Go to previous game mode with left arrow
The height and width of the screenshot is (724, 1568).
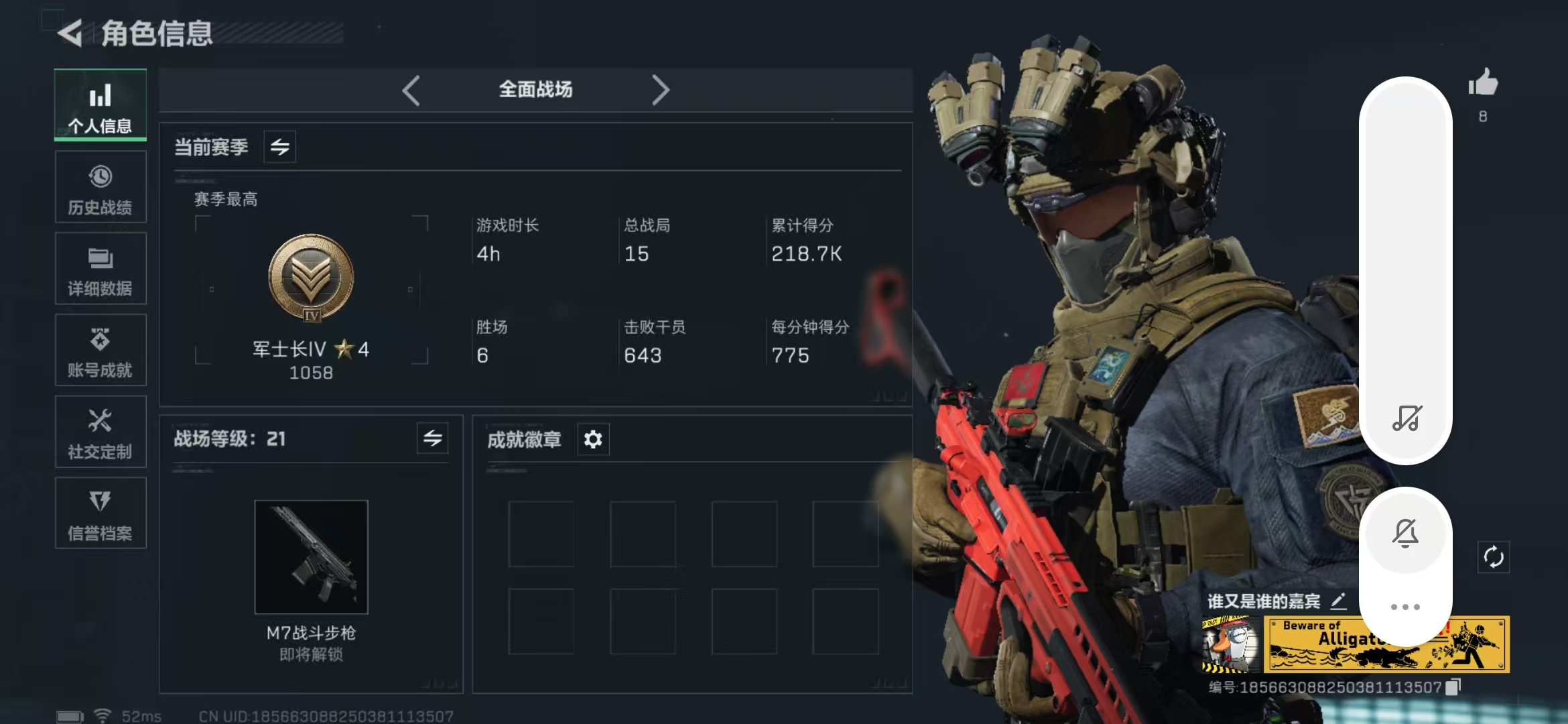(411, 90)
